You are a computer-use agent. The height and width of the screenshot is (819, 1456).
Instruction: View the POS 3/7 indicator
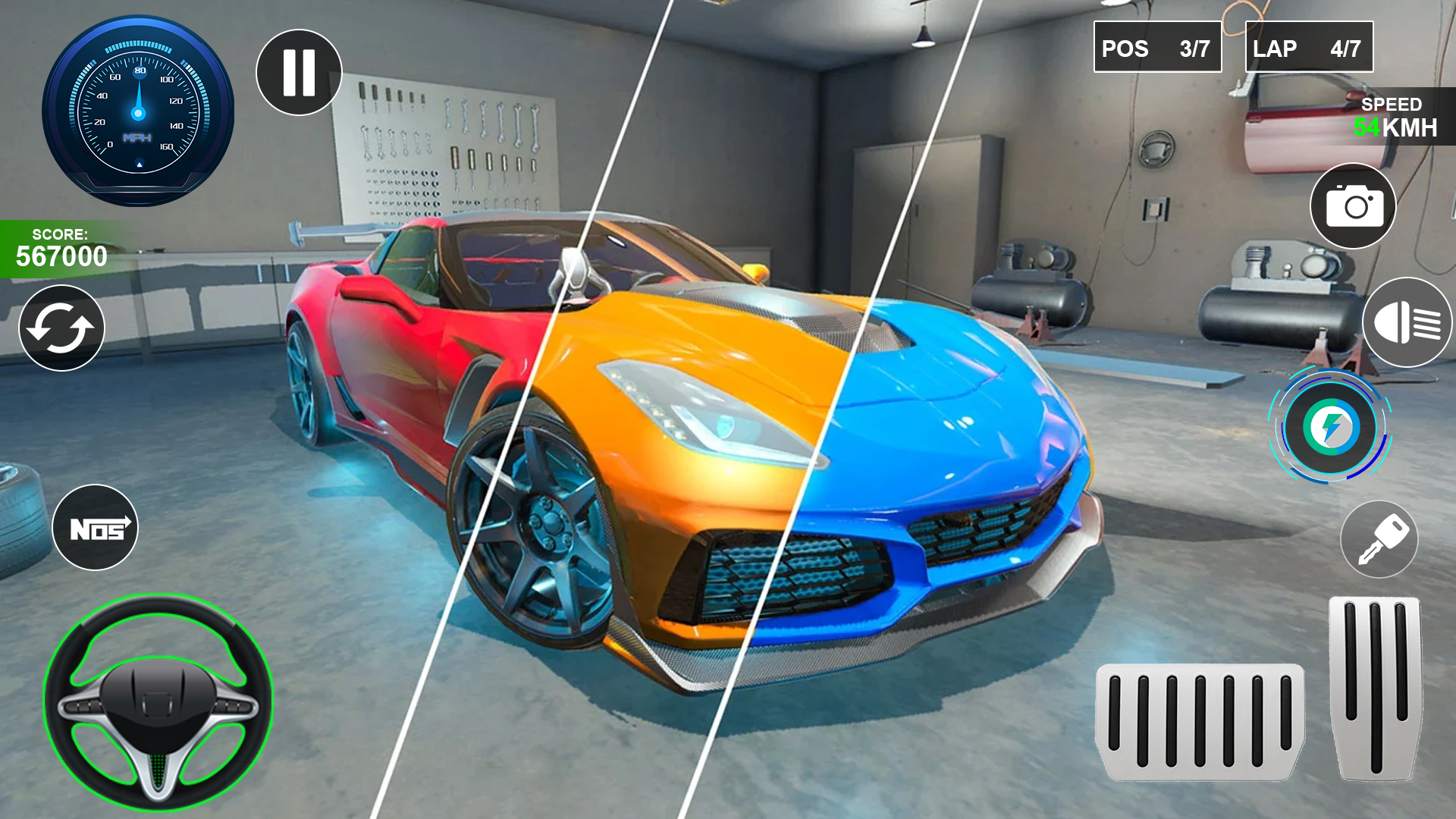click(1157, 49)
